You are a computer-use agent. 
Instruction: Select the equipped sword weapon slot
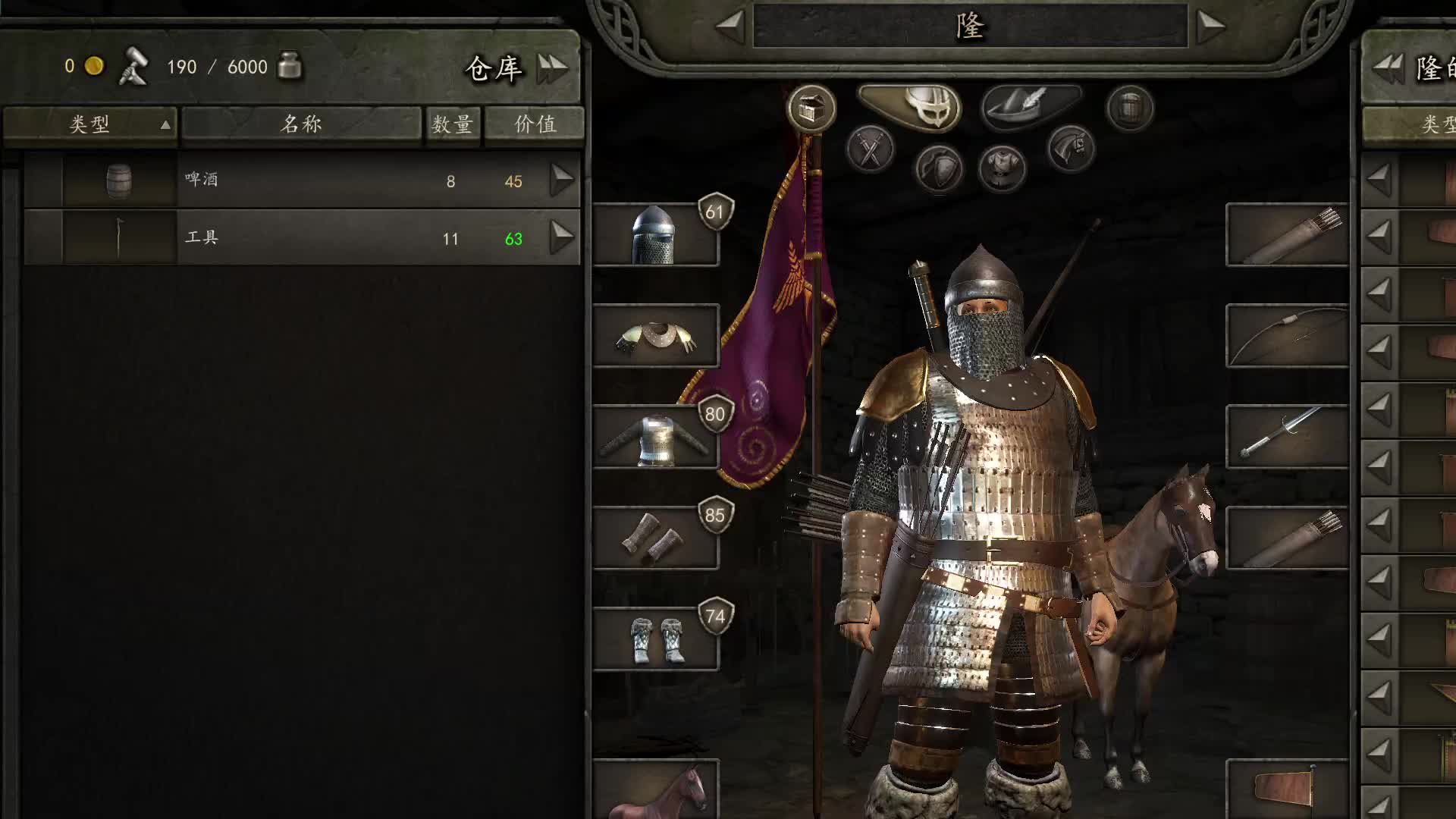(1287, 437)
